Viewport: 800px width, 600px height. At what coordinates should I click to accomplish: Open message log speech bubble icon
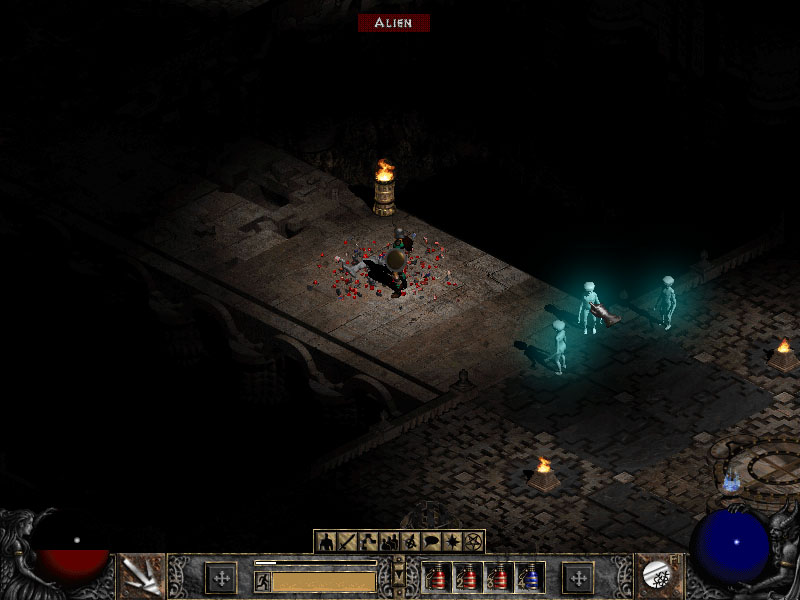point(431,542)
